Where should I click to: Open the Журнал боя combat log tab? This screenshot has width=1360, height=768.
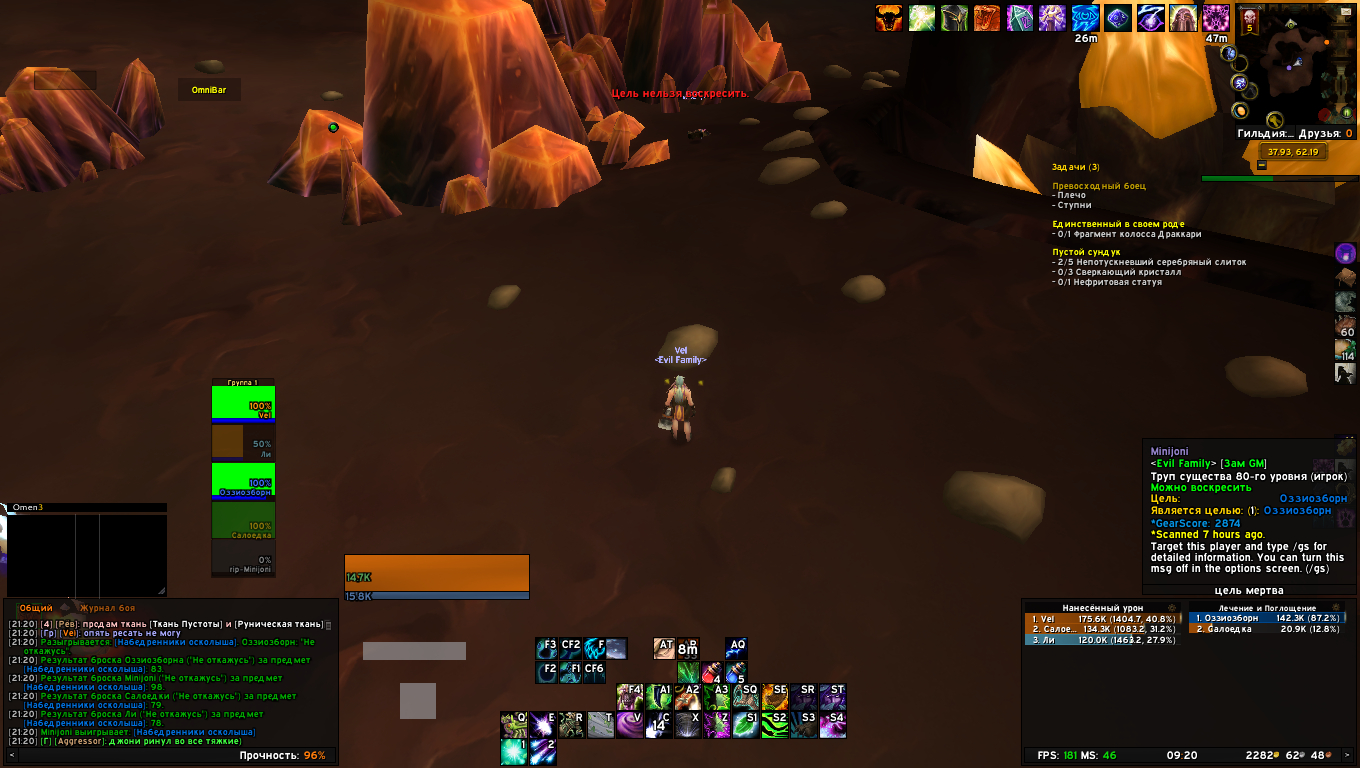click(108, 608)
